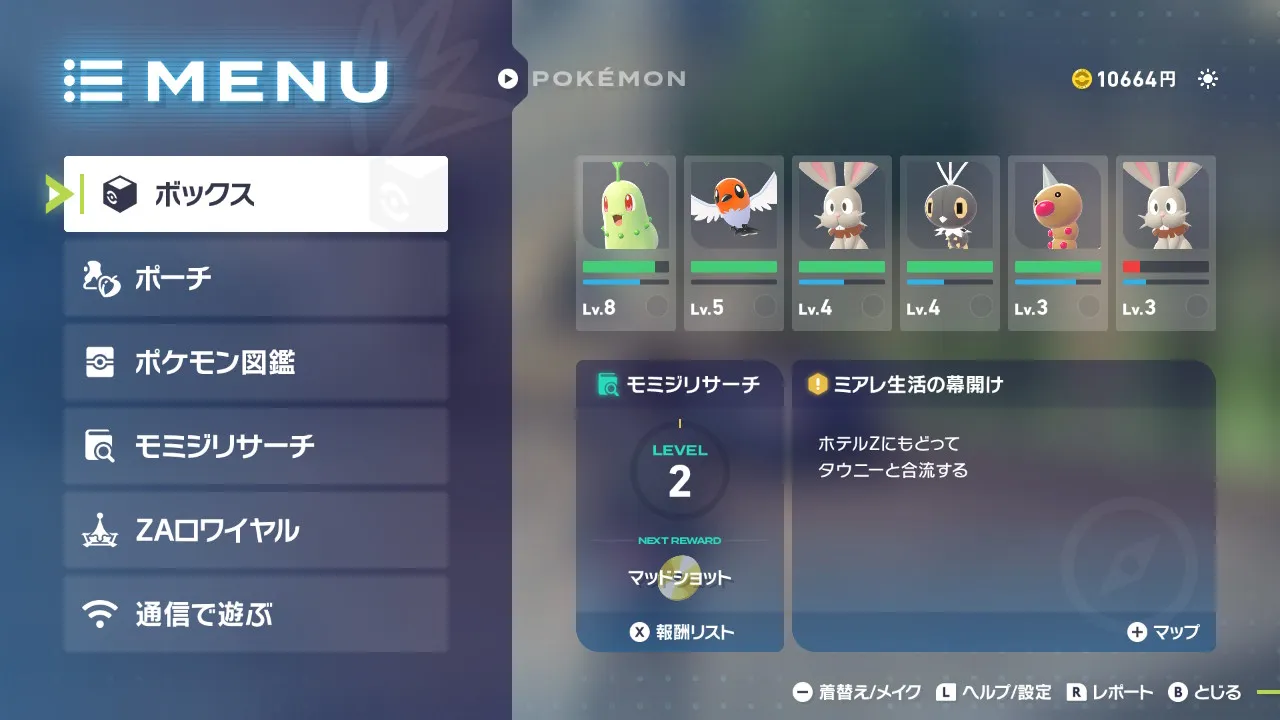This screenshot has height=720, width=1280.
Task: Select the Lv.8 Chikorita party card
Action: (x=626, y=243)
